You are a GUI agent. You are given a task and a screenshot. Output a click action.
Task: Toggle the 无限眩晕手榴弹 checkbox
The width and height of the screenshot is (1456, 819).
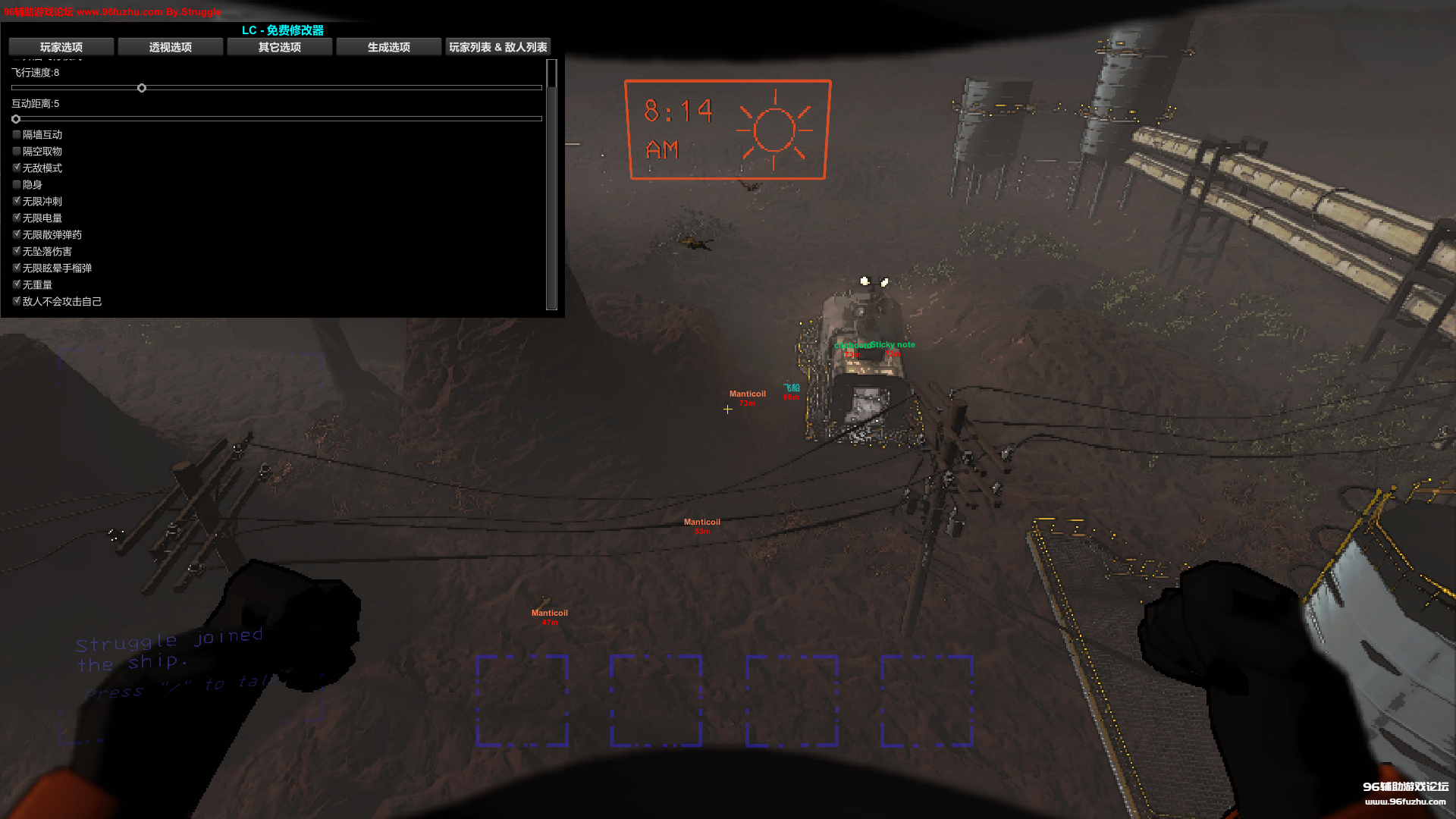coord(17,268)
